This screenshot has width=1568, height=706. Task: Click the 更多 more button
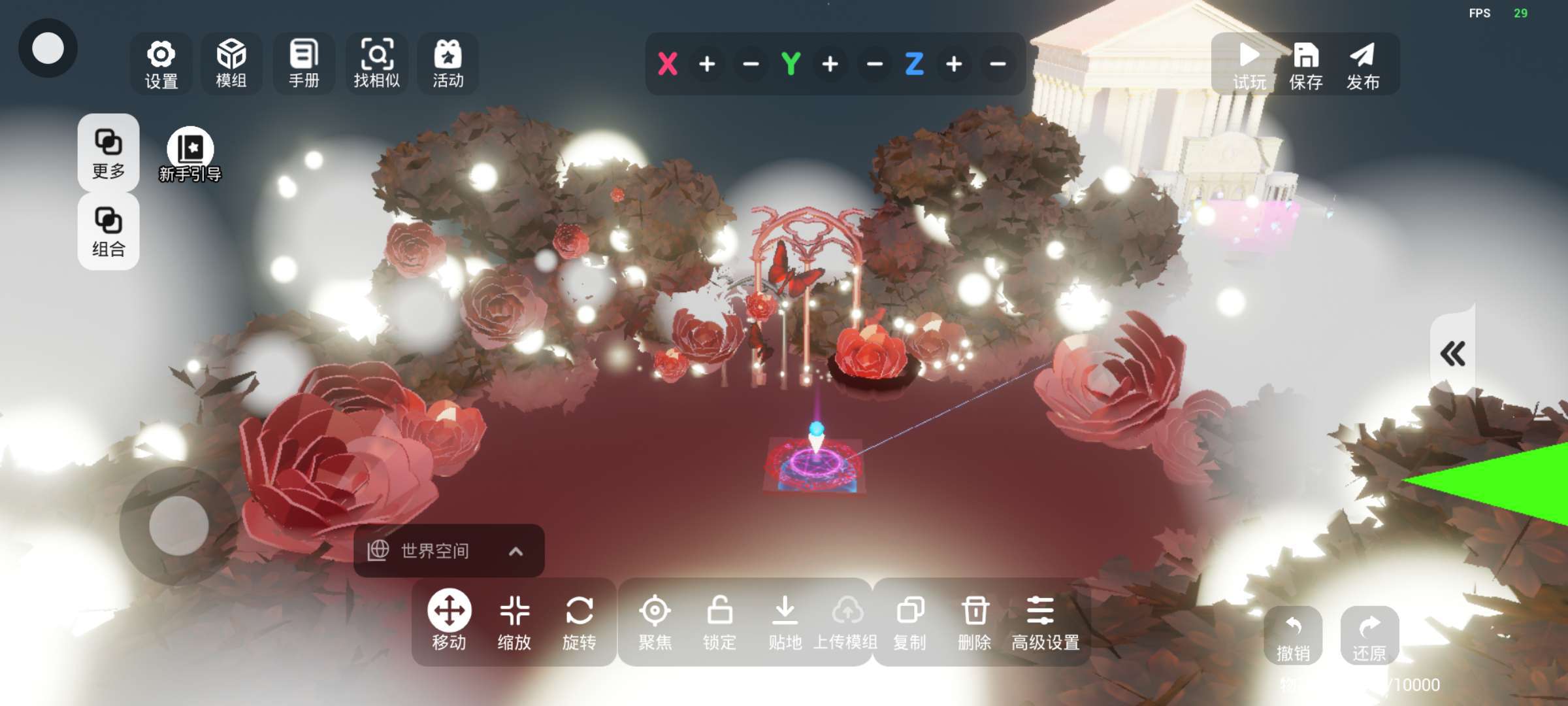(x=108, y=153)
